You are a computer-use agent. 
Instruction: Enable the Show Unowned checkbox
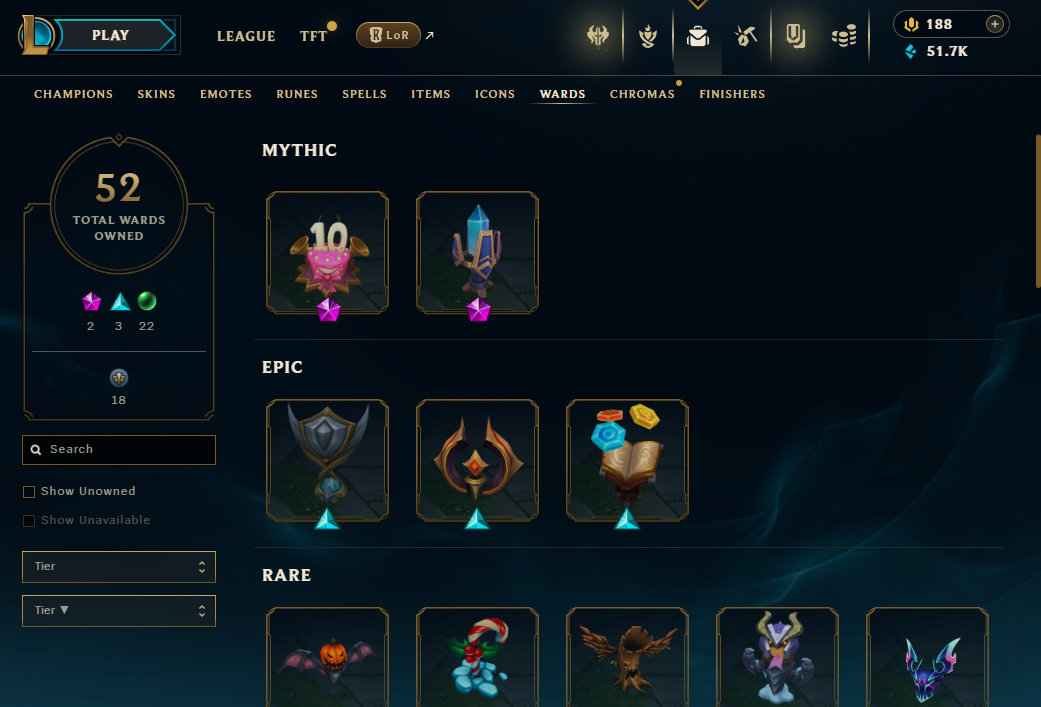(29, 492)
